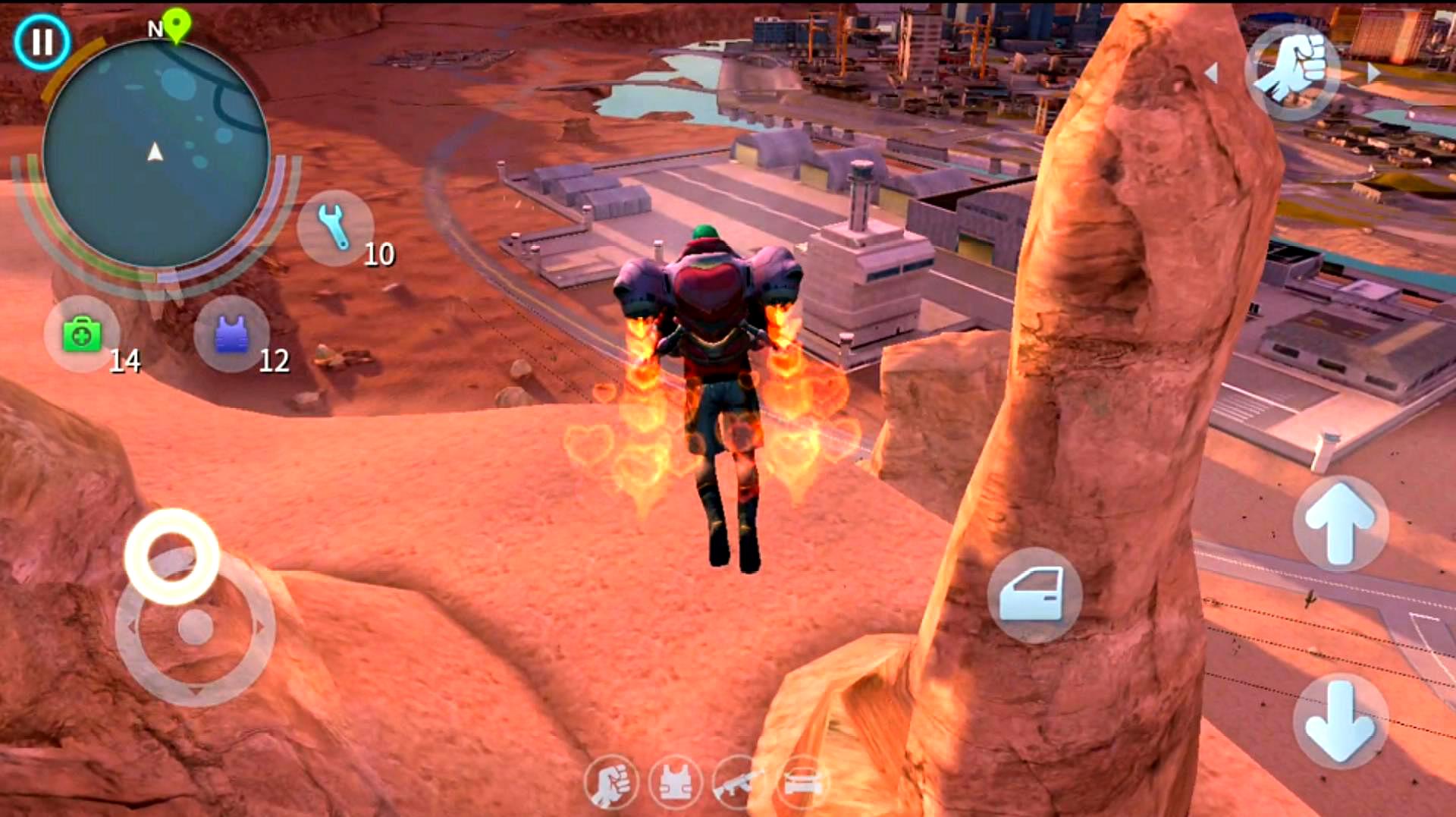Switch to the previous weapon arrow
The image size is (1456, 817).
coord(1212,73)
